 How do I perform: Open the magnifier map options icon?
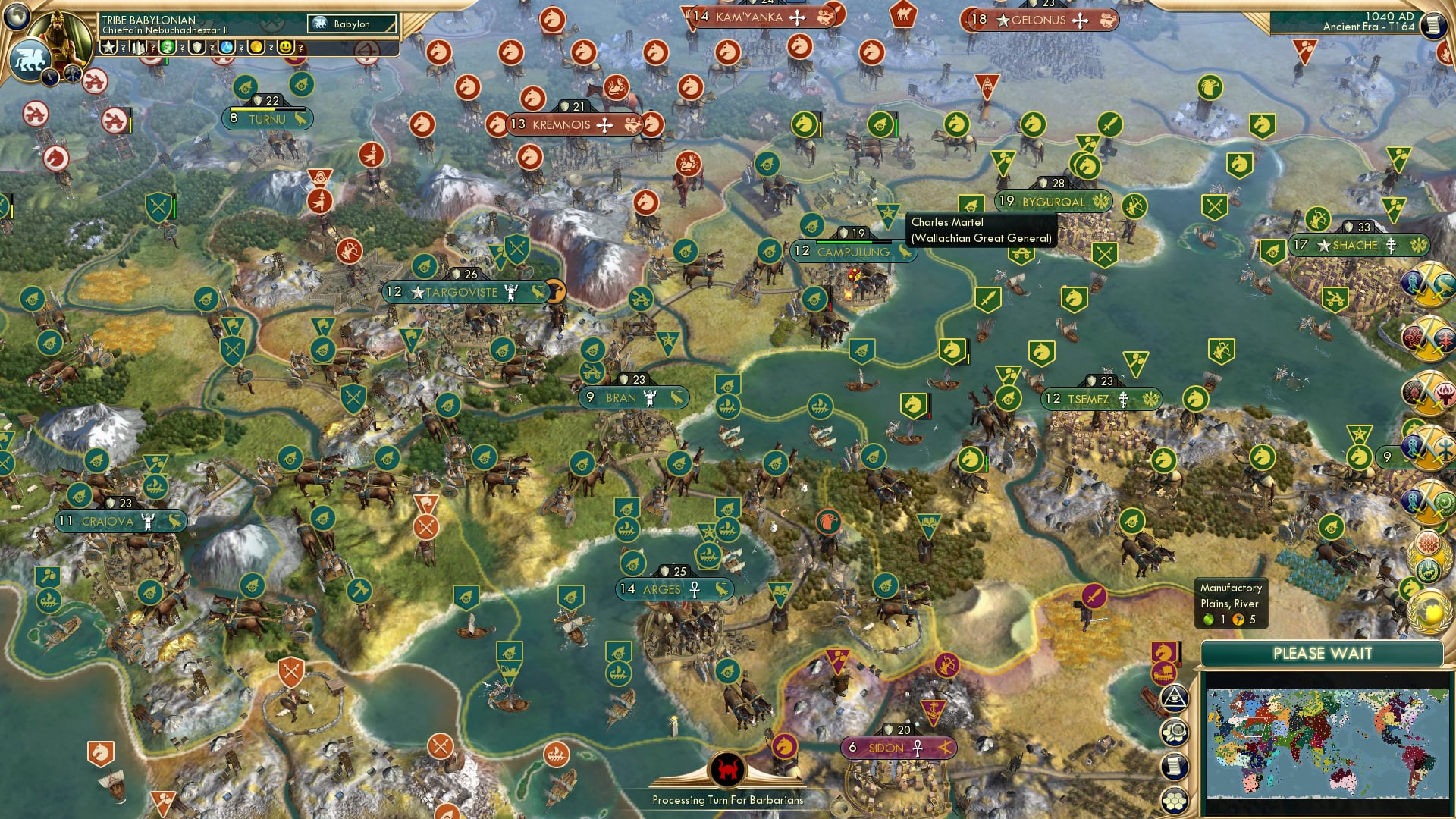pos(1174,733)
